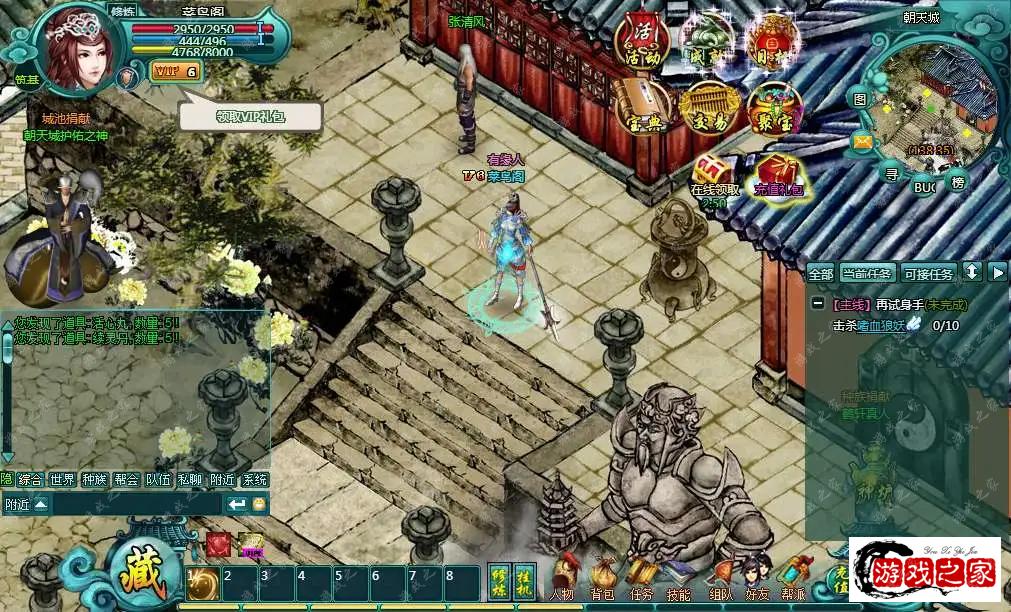Open the 好友 friends icon
The width and height of the screenshot is (1011, 612).
(757, 580)
